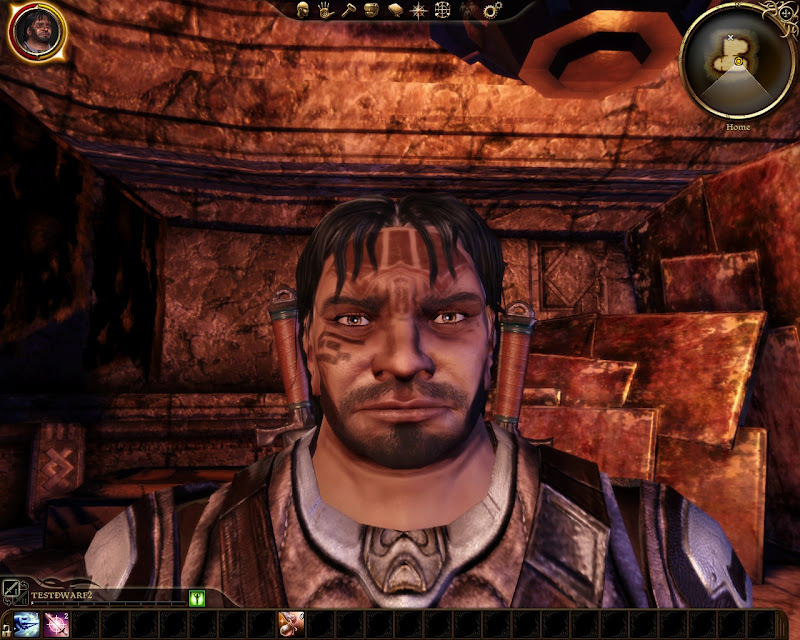Select the party member portrait
Viewport: 800px width, 640px height.
37,33
